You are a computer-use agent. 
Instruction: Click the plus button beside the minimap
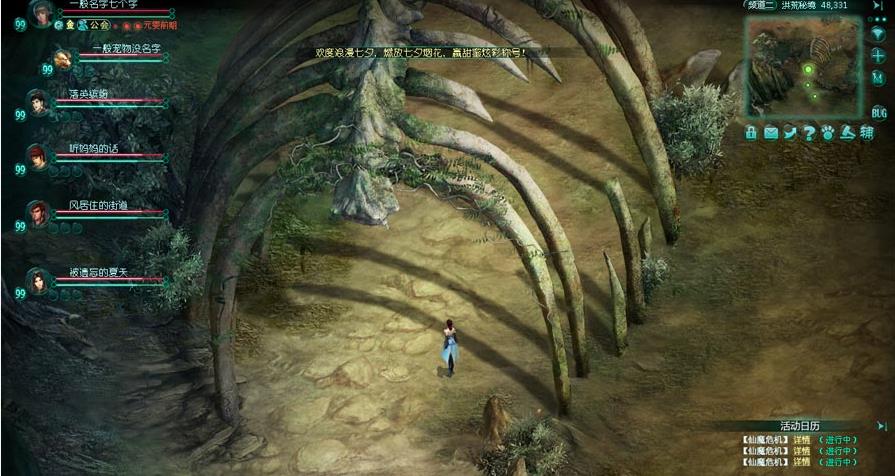[x=879, y=56]
